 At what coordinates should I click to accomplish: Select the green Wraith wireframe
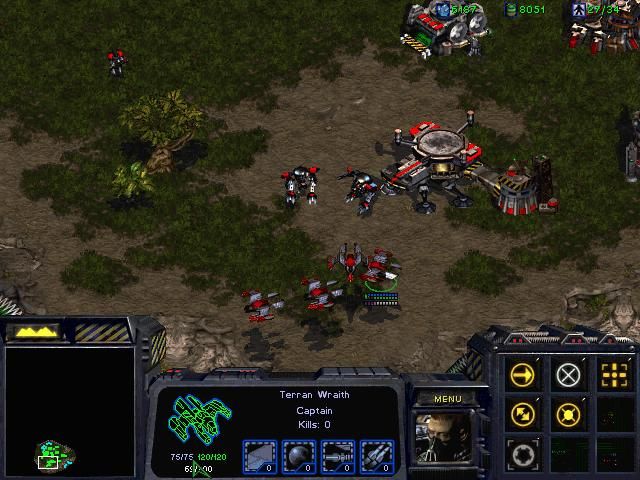(x=198, y=422)
